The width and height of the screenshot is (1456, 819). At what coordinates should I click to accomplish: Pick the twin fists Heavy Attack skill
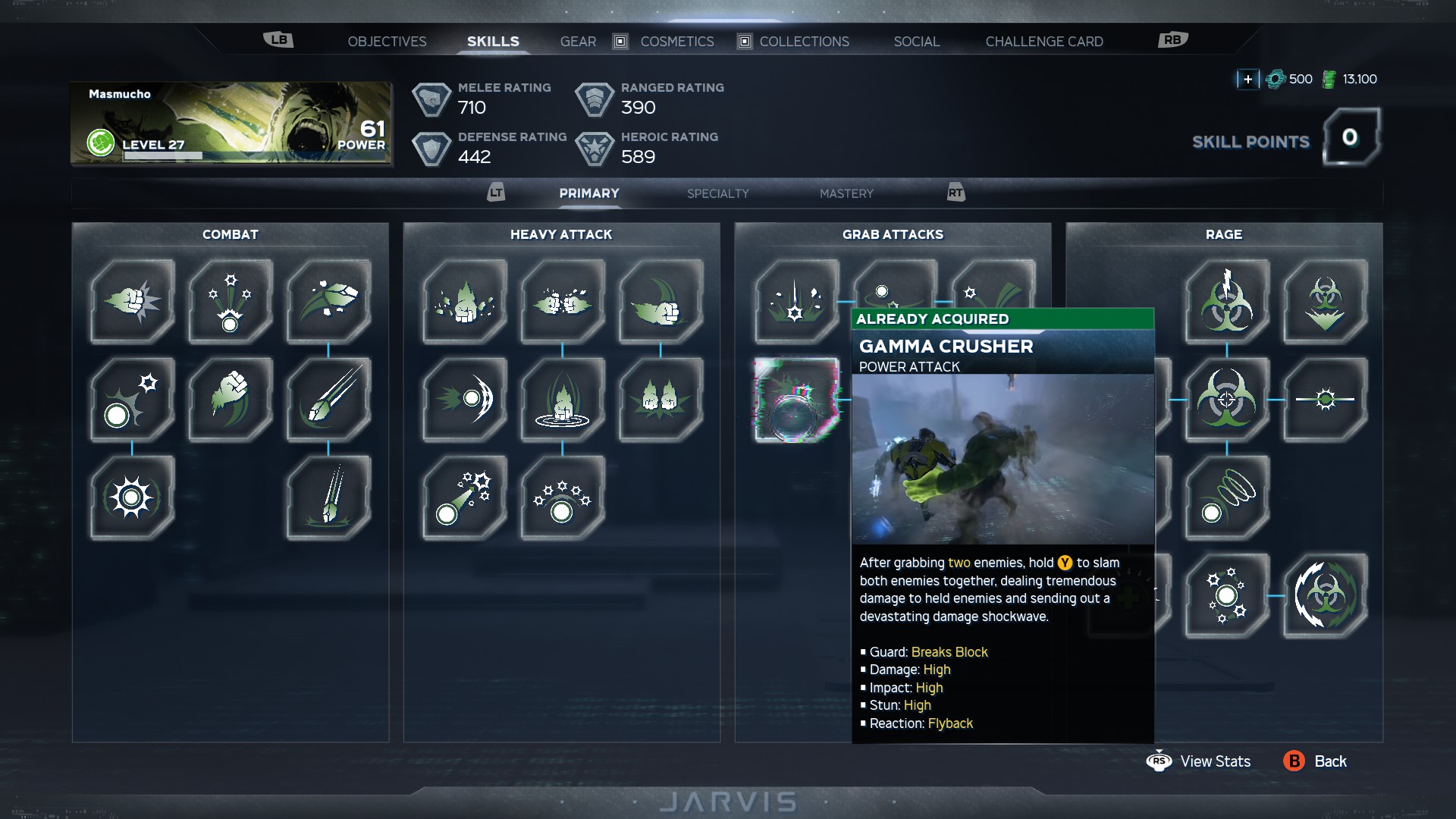click(563, 302)
